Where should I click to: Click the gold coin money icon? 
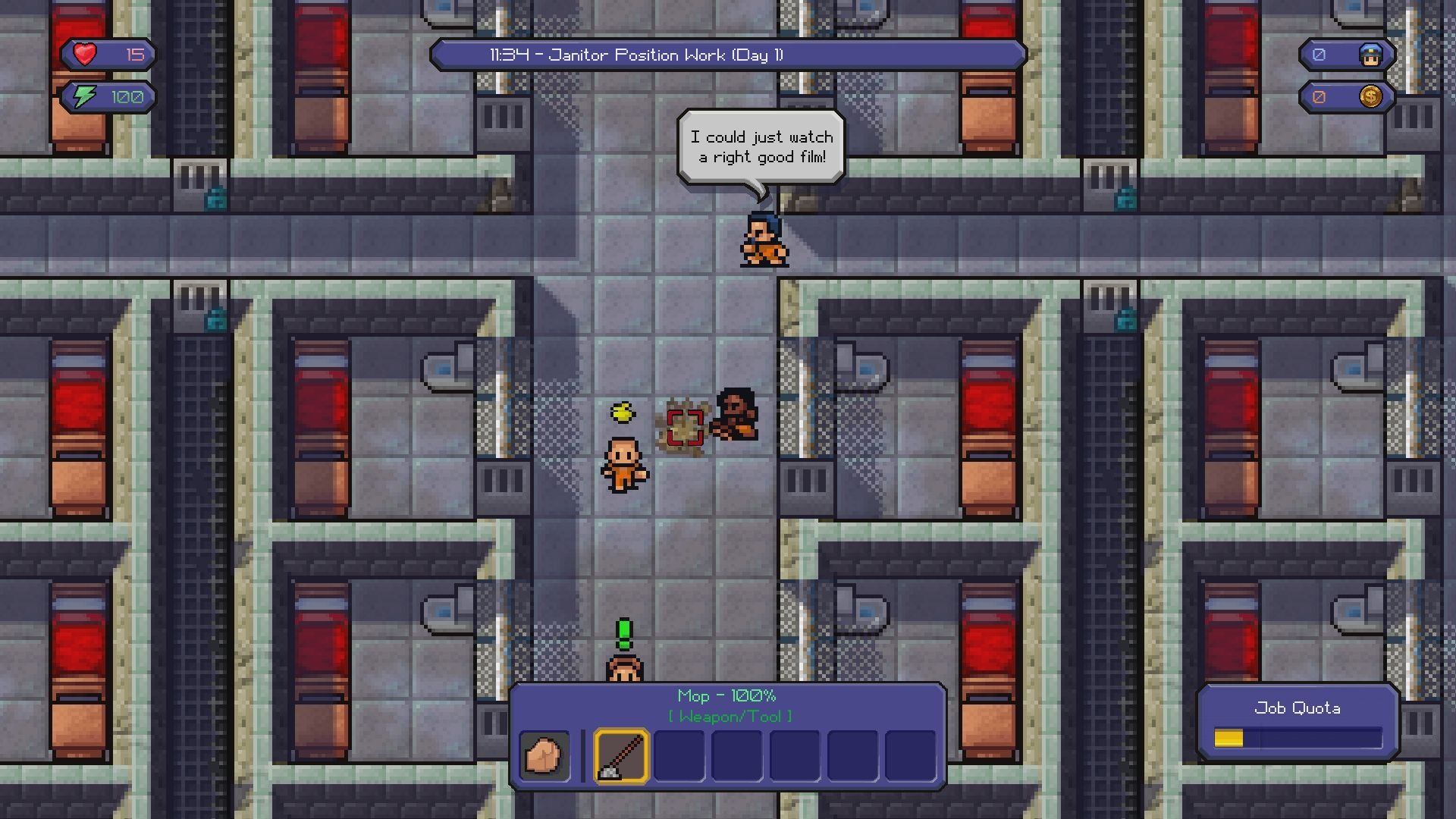(1373, 96)
